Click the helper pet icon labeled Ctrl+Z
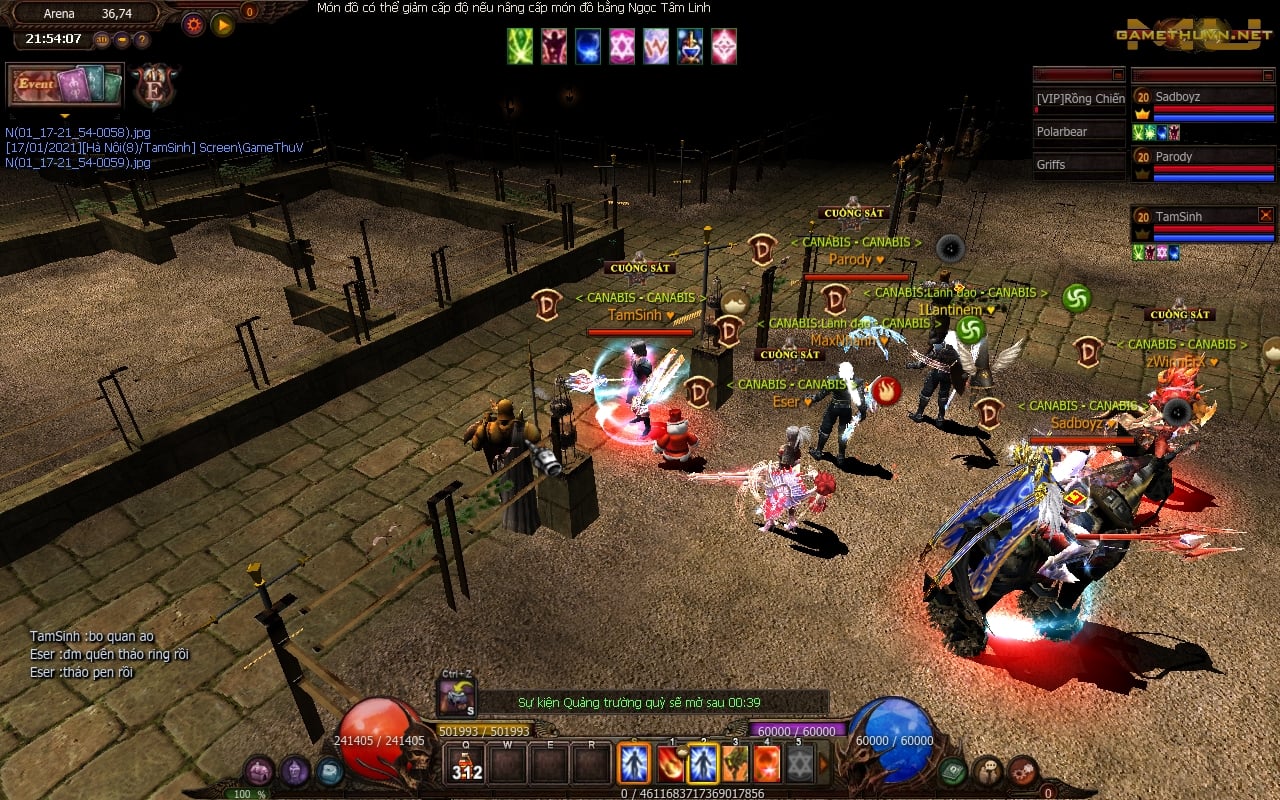Viewport: 1280px width, 800px height. click(x=457, y=696)
